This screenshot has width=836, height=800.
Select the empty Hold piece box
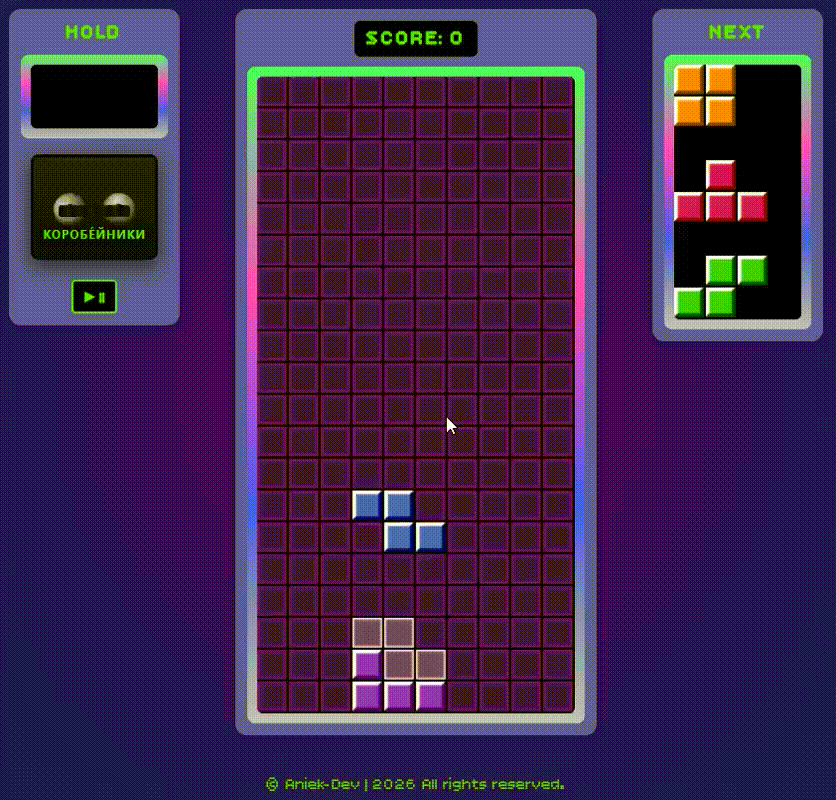[x=94, y=97]
